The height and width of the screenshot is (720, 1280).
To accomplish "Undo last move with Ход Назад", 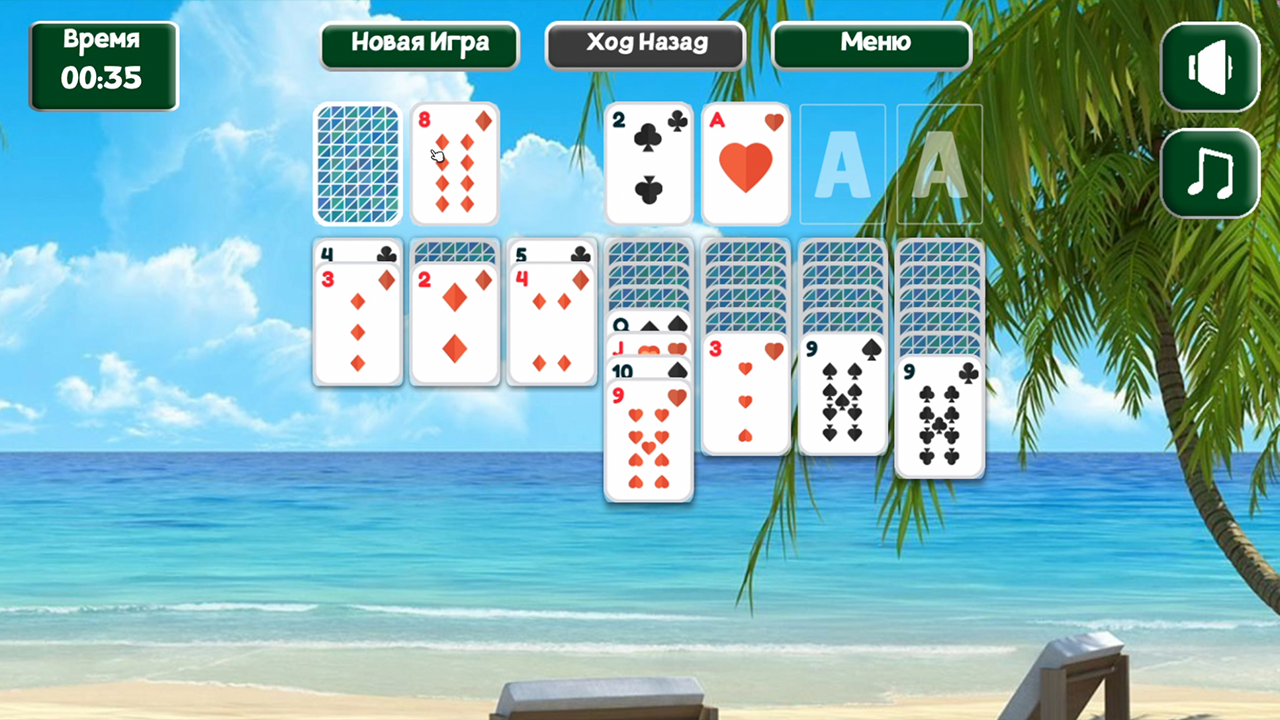I will click(644, 44).
